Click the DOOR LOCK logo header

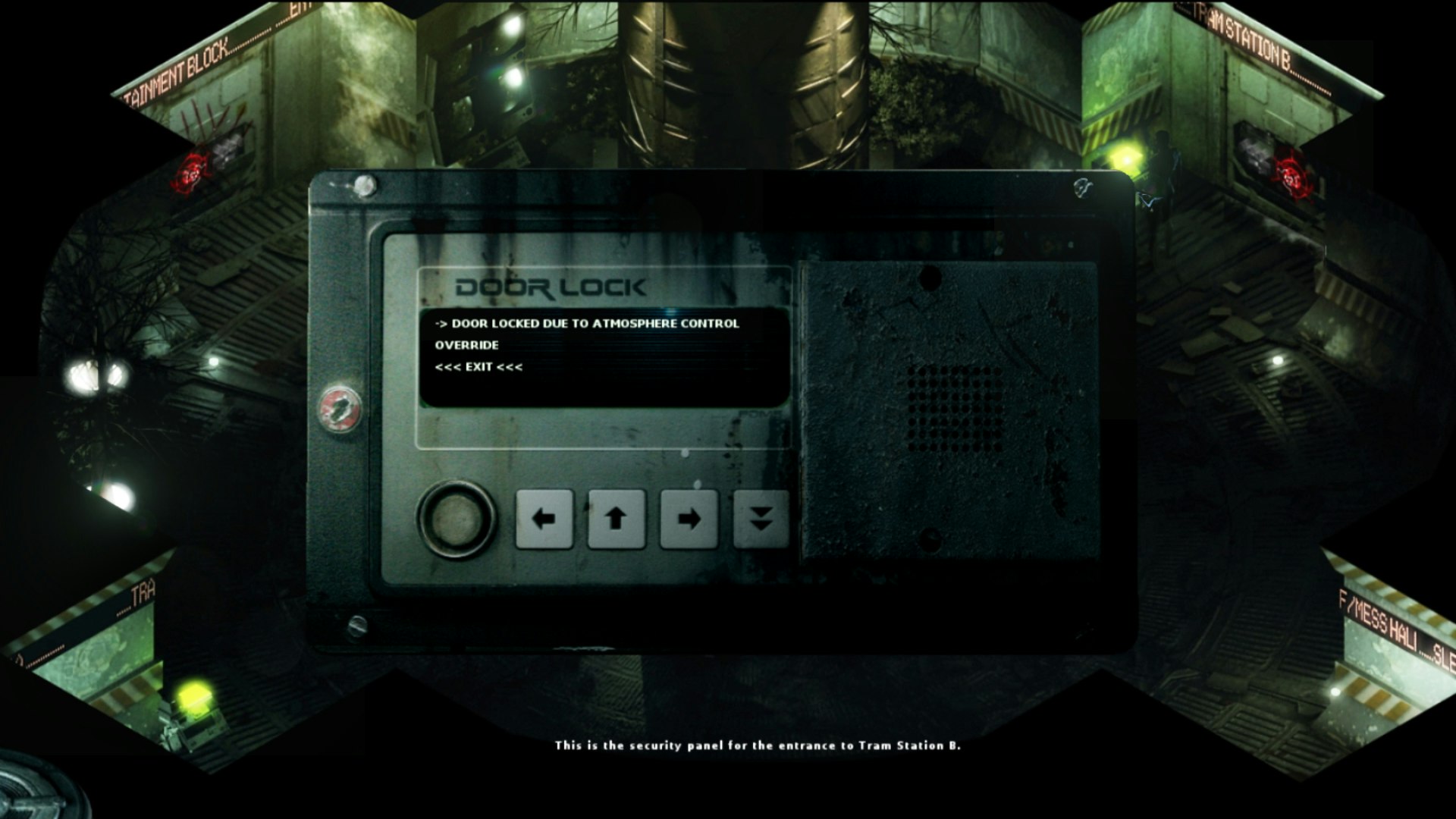point(550,287)
